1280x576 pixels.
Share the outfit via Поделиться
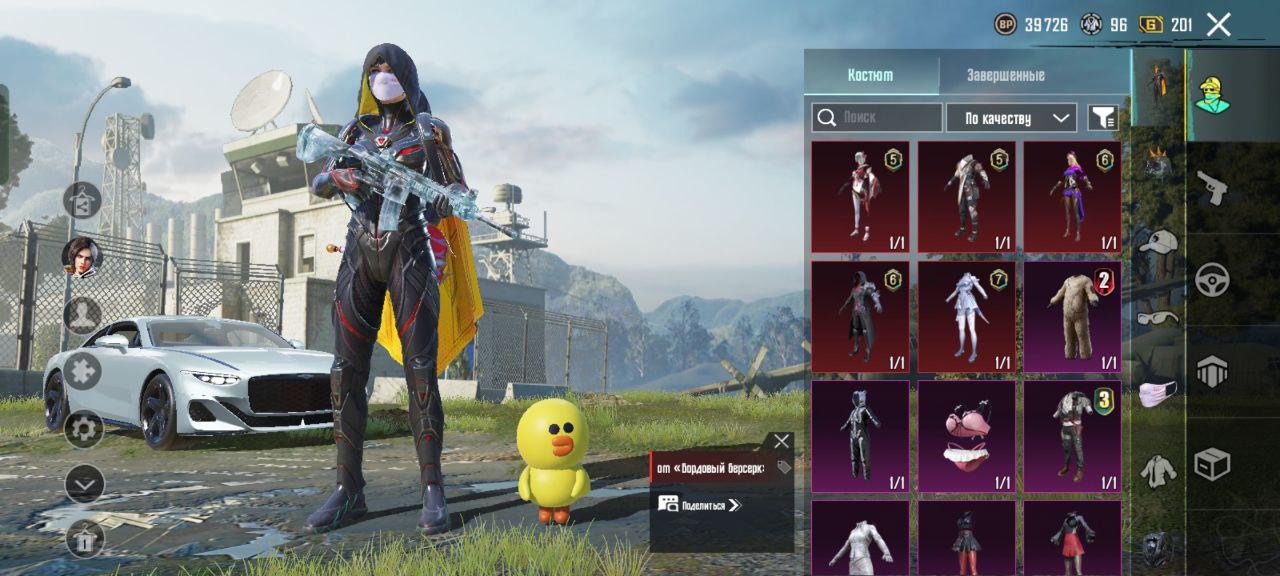699,505
